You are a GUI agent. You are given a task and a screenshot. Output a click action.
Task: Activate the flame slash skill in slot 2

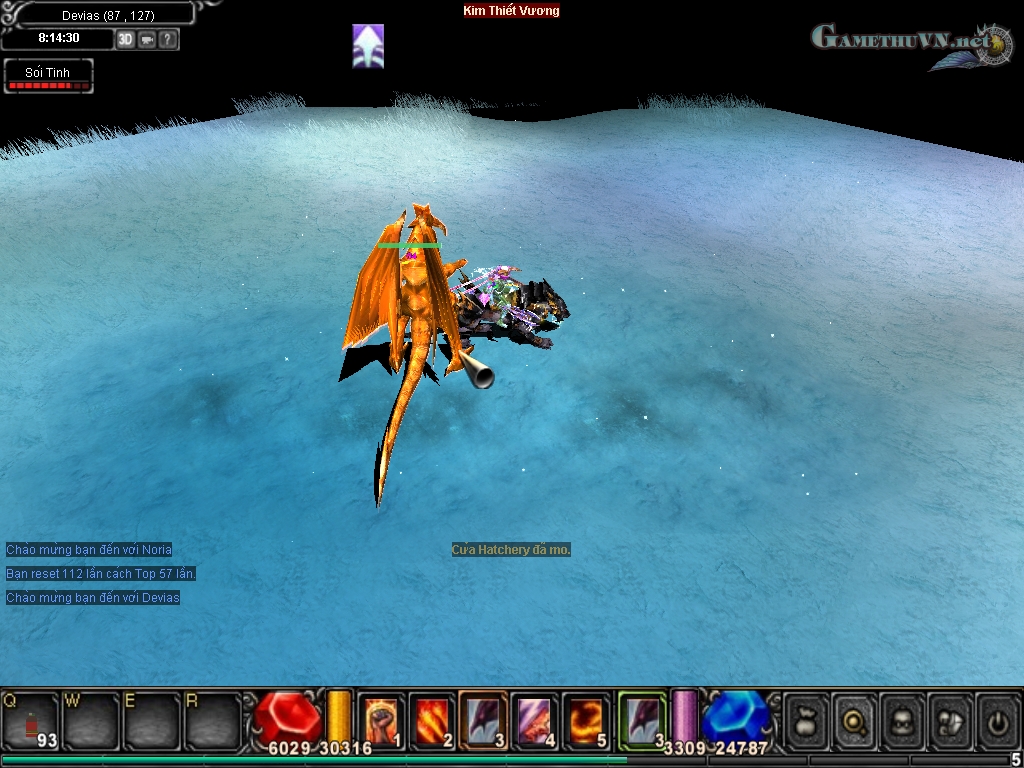tap(432, 720)
